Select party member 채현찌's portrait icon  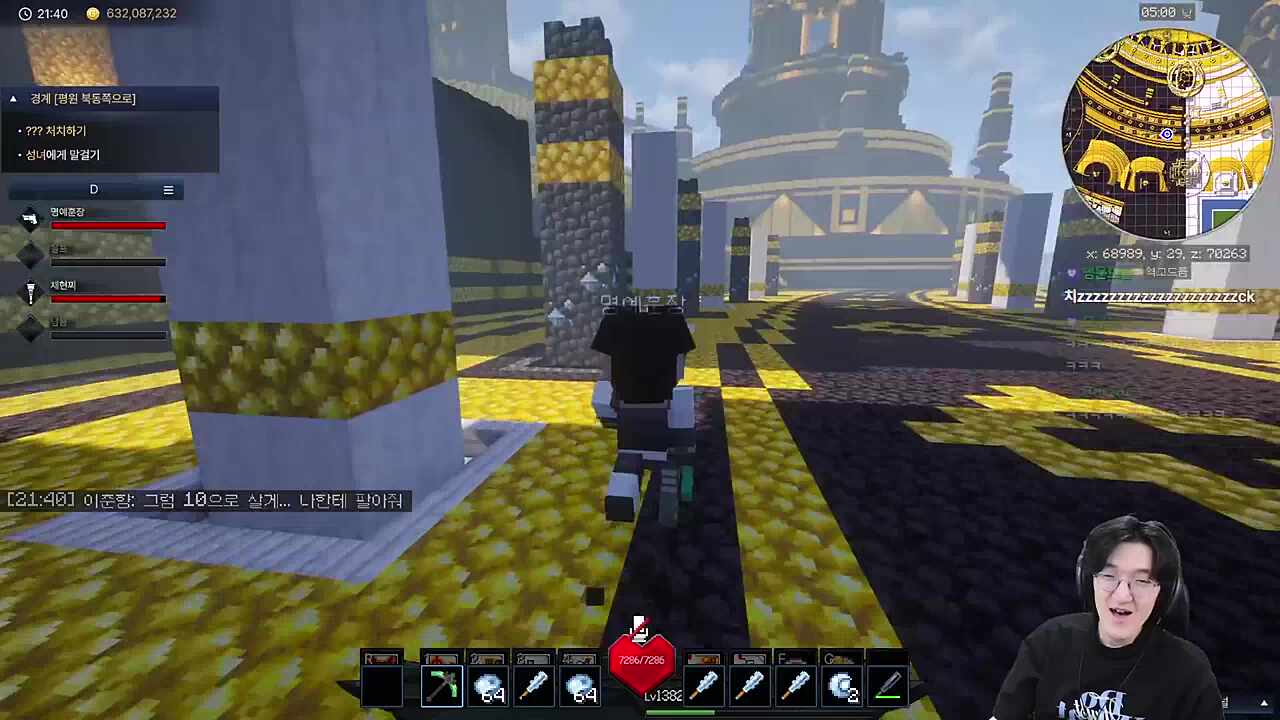(30, 291)
